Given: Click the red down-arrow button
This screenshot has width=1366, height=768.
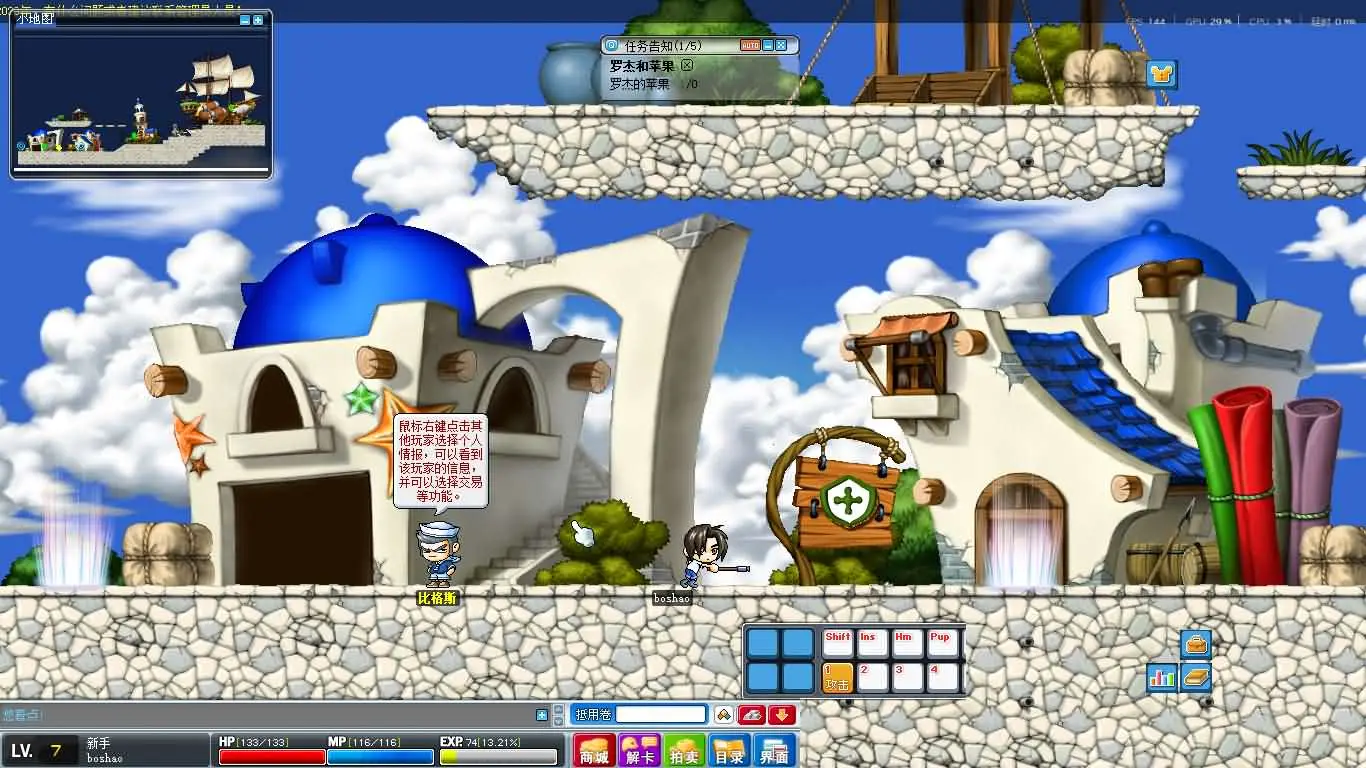Looking at the screenshot, I should pyautogui.click(x=782, y=714).
